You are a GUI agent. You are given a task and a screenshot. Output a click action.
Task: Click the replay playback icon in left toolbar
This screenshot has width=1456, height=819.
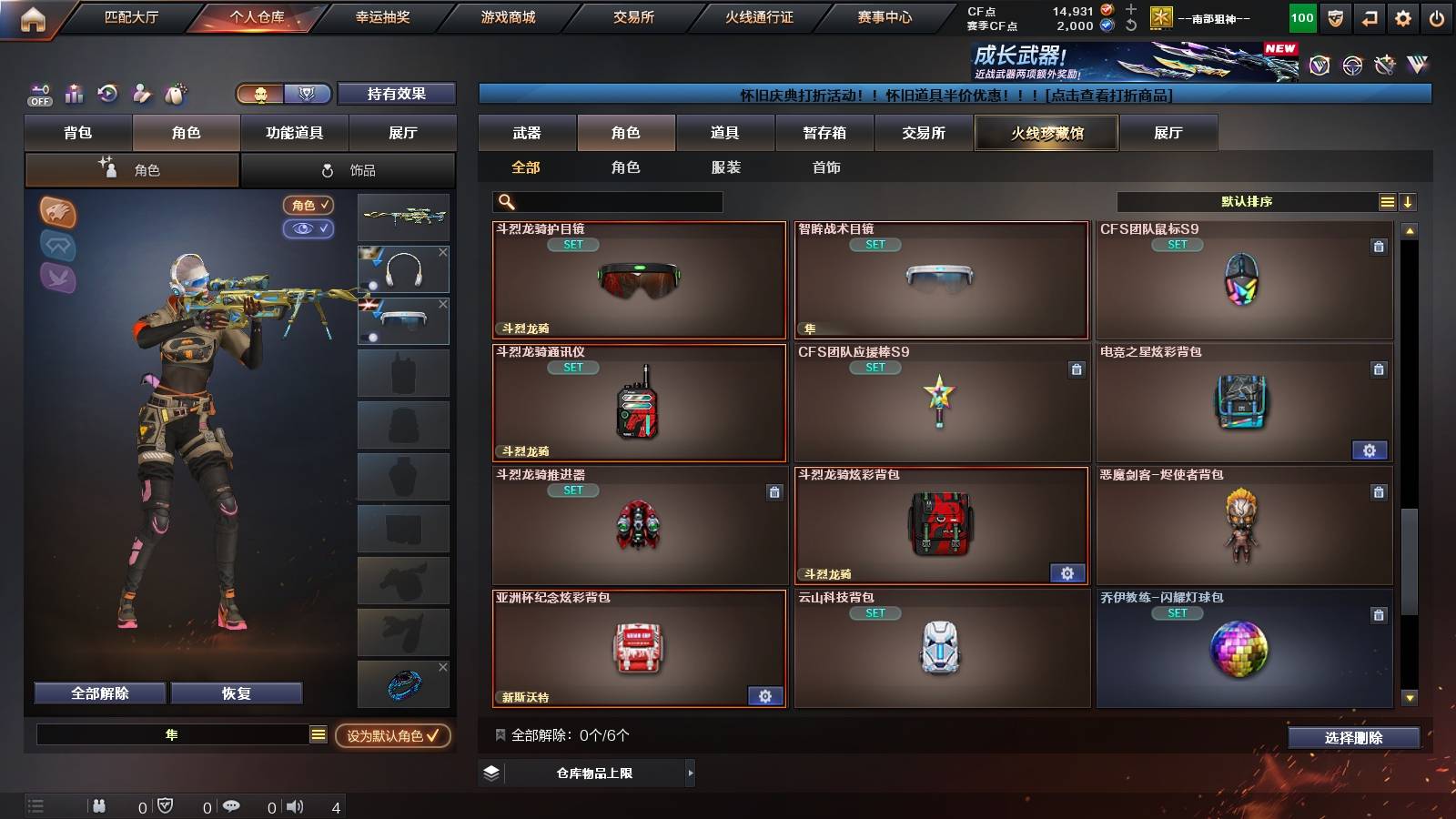(x=109, y=93)
